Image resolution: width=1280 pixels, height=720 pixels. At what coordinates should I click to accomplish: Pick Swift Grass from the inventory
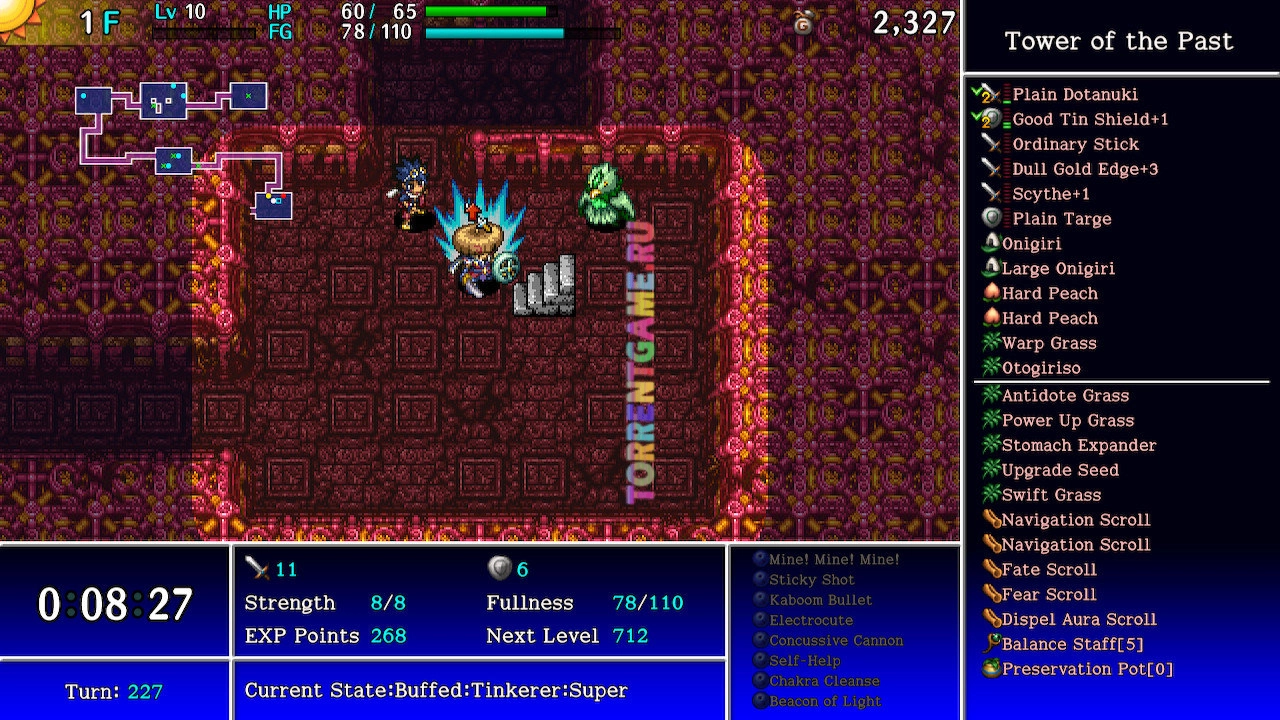coord(1051,495)
